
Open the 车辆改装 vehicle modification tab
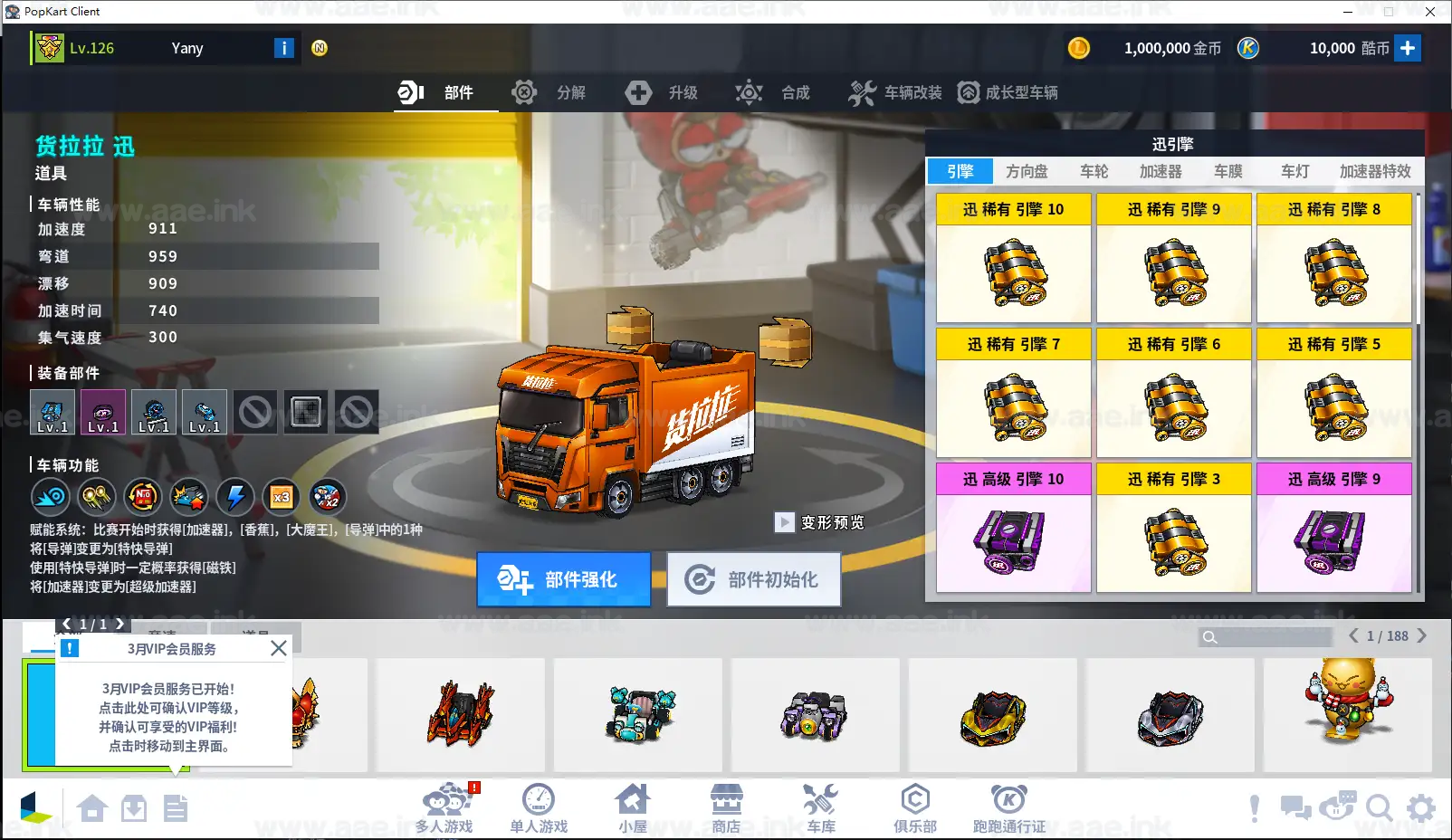(x=895, y=92)
